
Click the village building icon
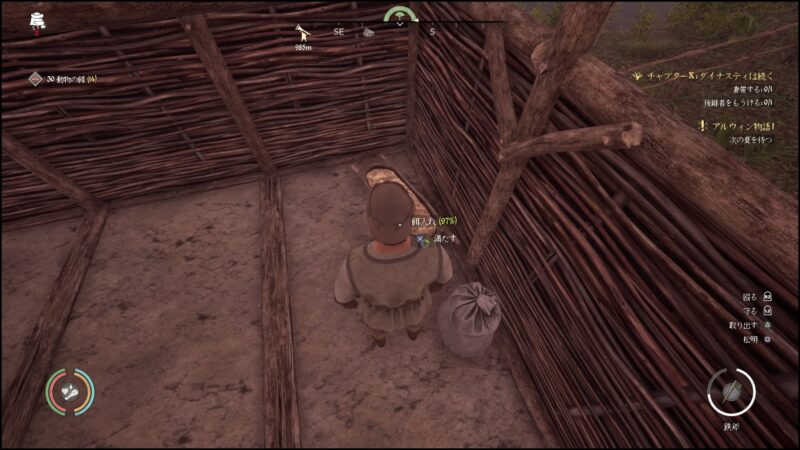tap(37, 19)
